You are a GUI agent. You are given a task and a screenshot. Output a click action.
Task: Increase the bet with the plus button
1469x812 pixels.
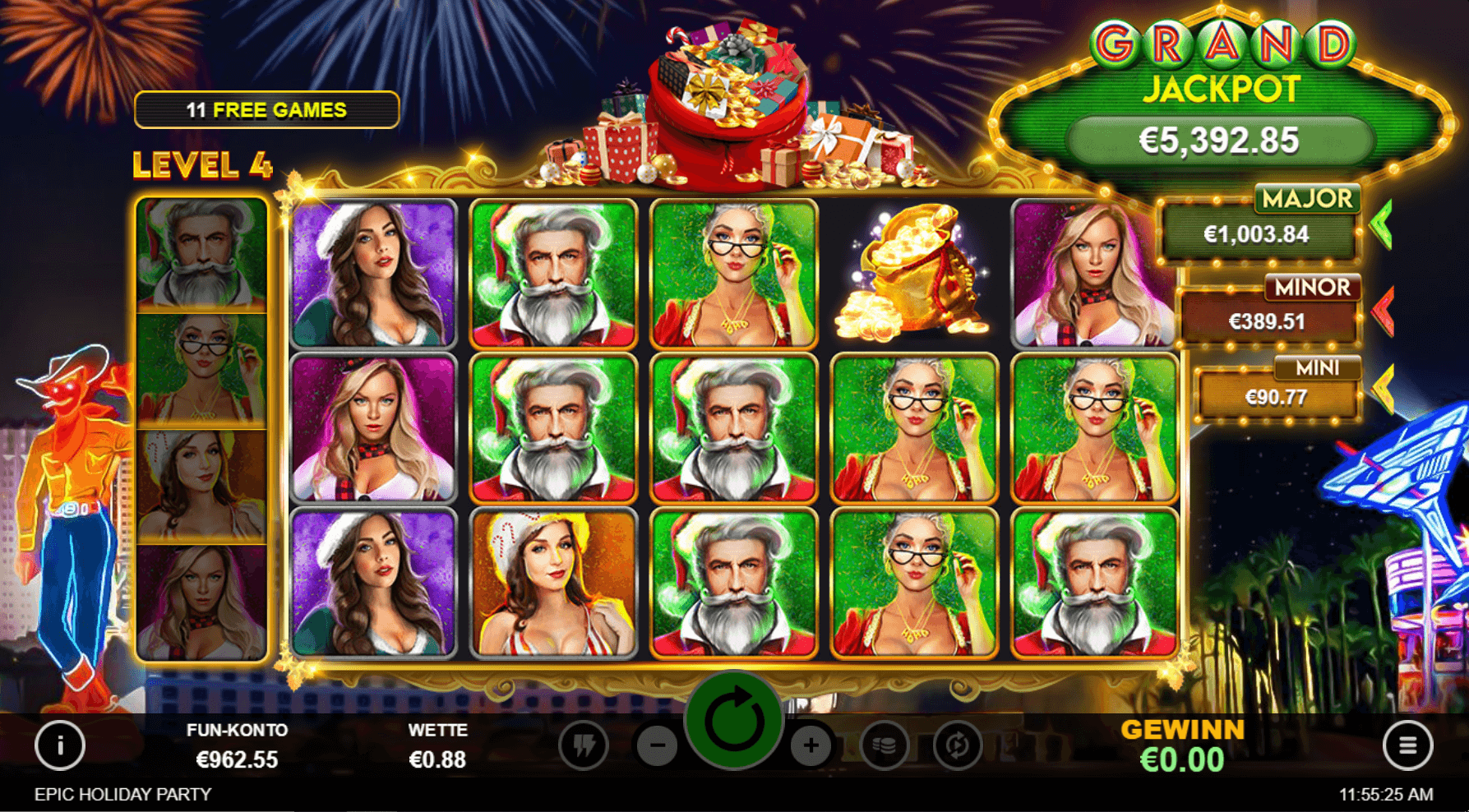coord(811,745)
